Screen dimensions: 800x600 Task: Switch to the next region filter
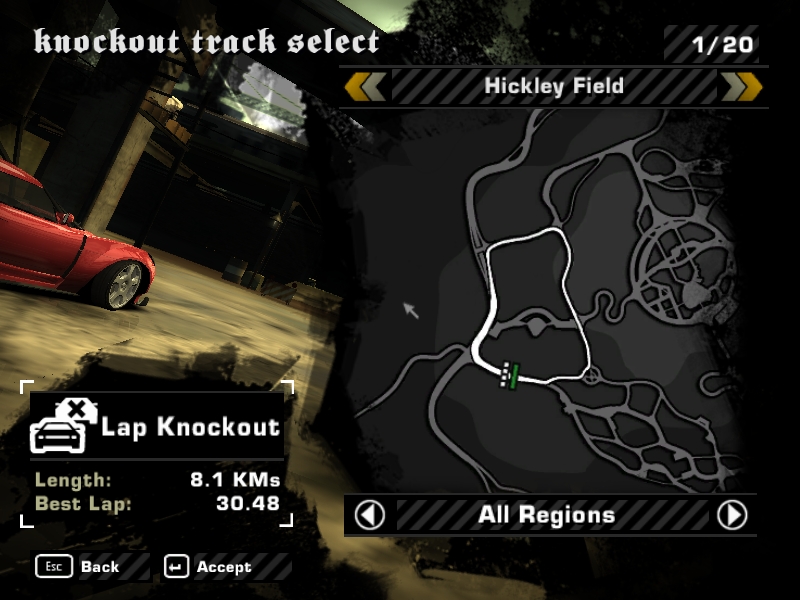coord(732,515)
